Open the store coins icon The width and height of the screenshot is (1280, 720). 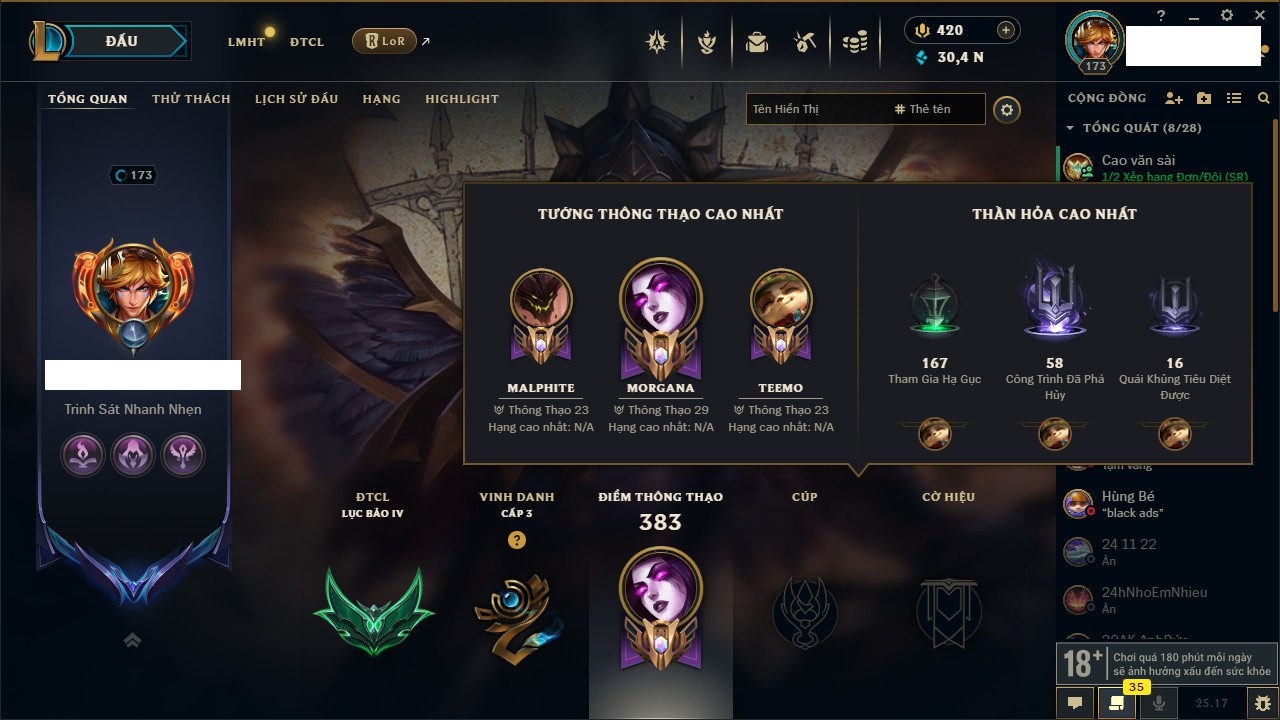854,42
